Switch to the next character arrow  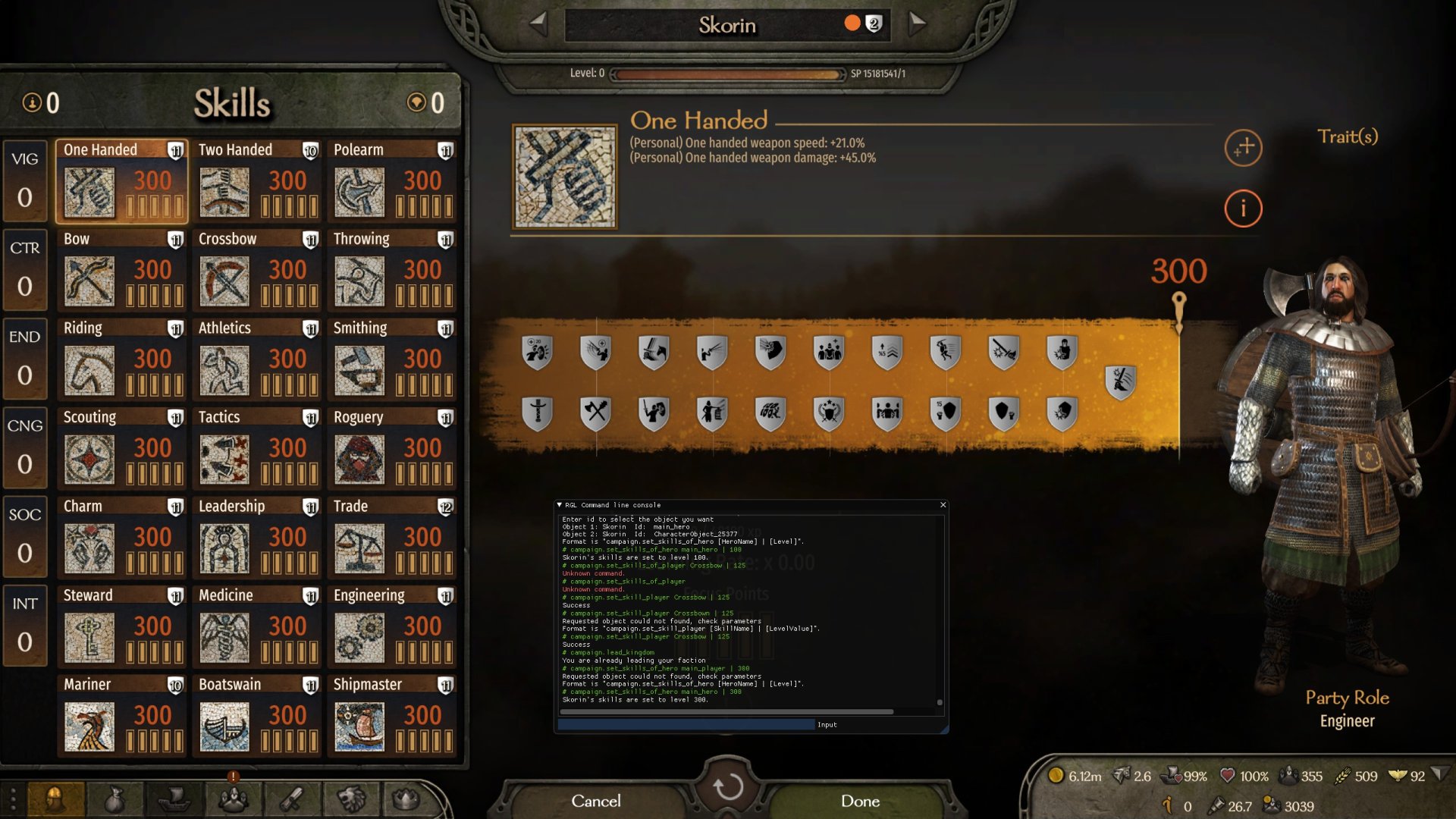pyautogui.click(x=918, y=23)
